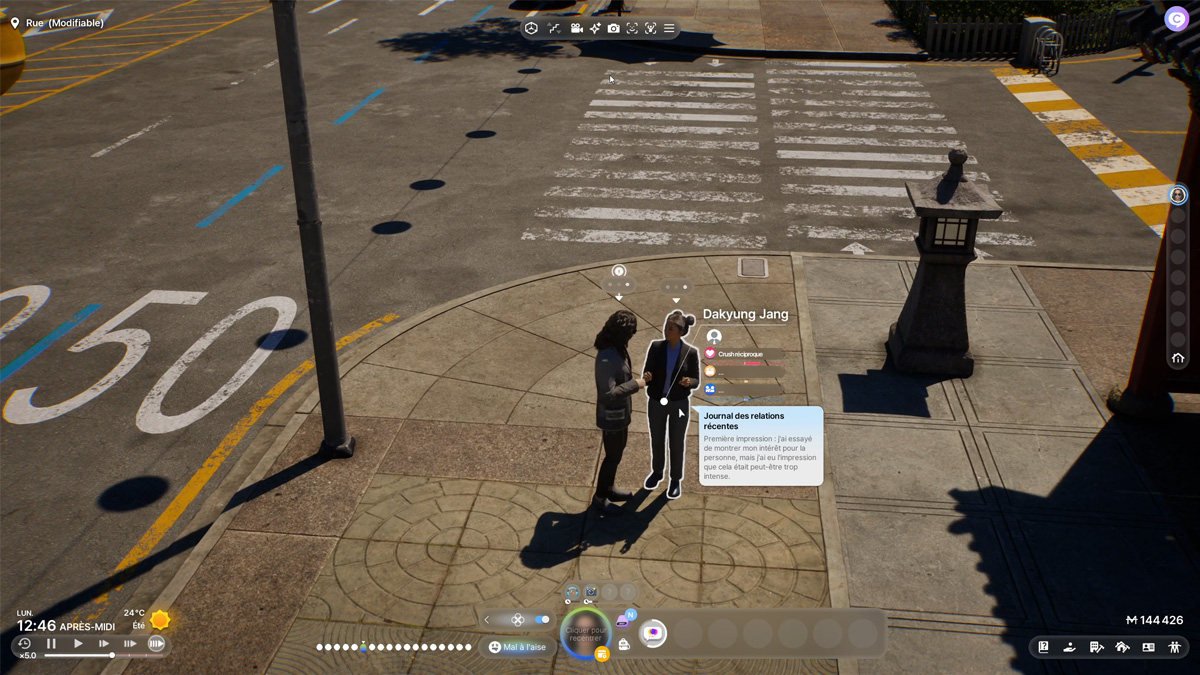
Task: Toggle the autonomy switch above mood
Action: point(542,620)
